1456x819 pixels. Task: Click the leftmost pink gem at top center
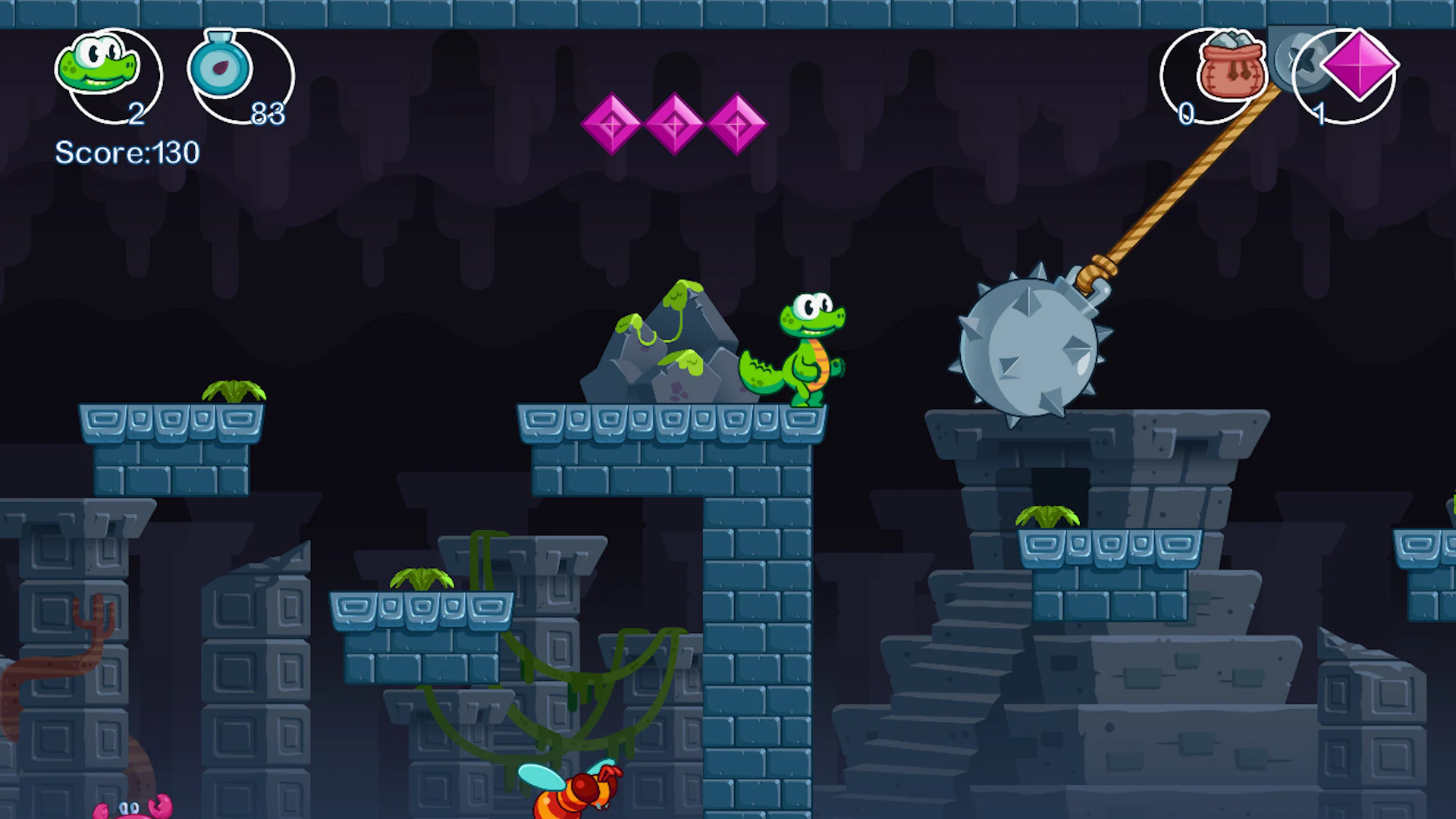click(613, 124)
